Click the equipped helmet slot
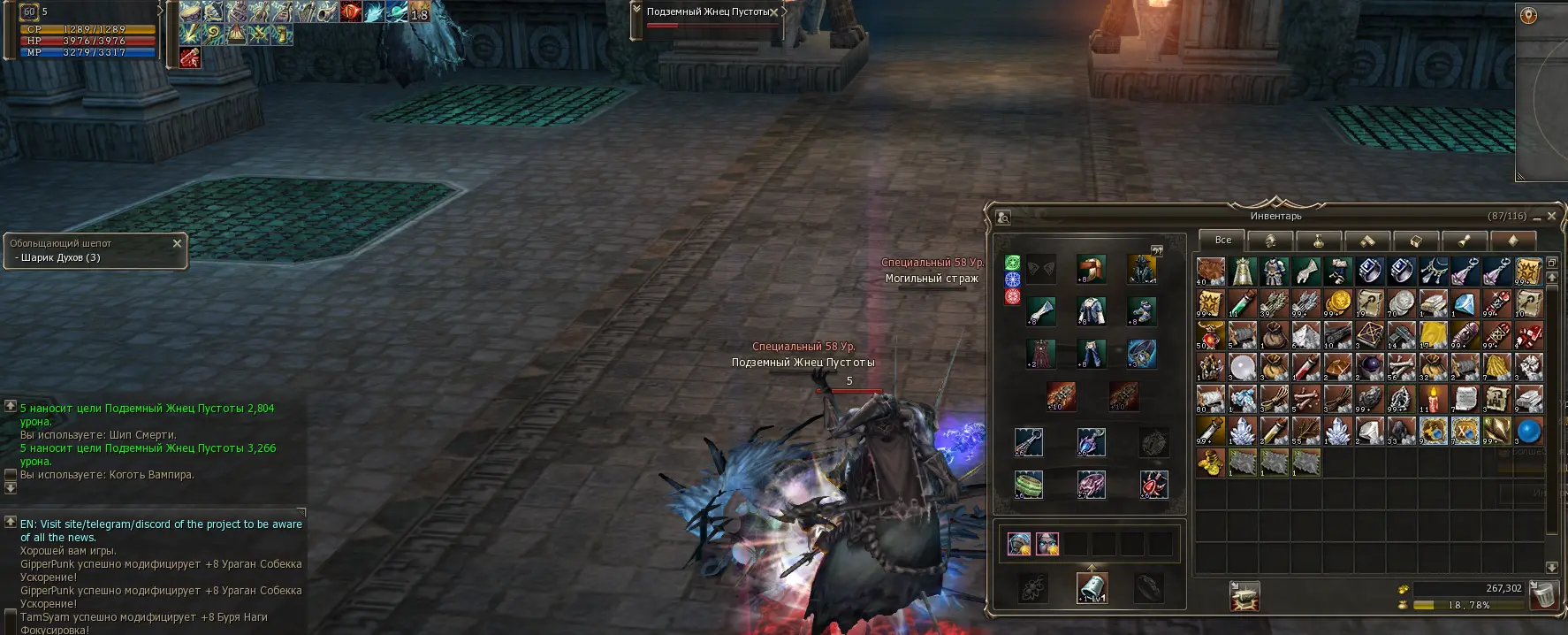1568x635 pixels. 1092,268
